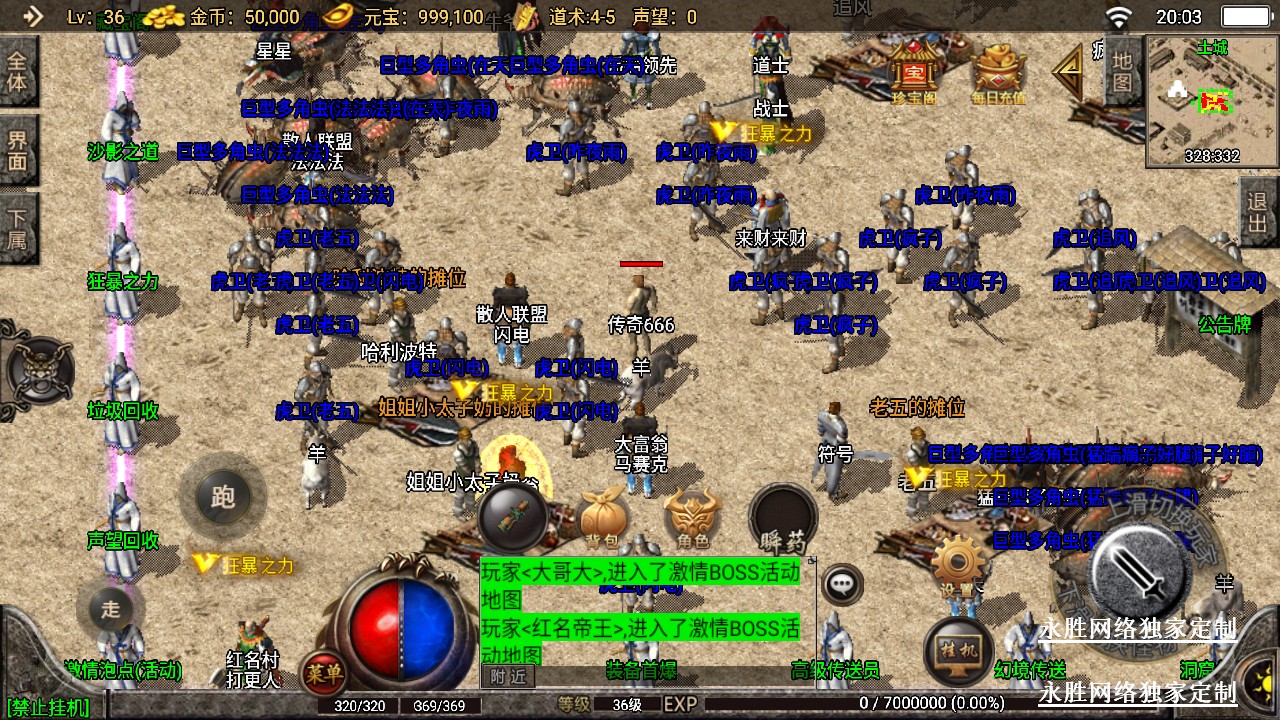Viewport: 1280px width, 720px height.
Task: Open the 全体 panel
Action: coord(18,71)
